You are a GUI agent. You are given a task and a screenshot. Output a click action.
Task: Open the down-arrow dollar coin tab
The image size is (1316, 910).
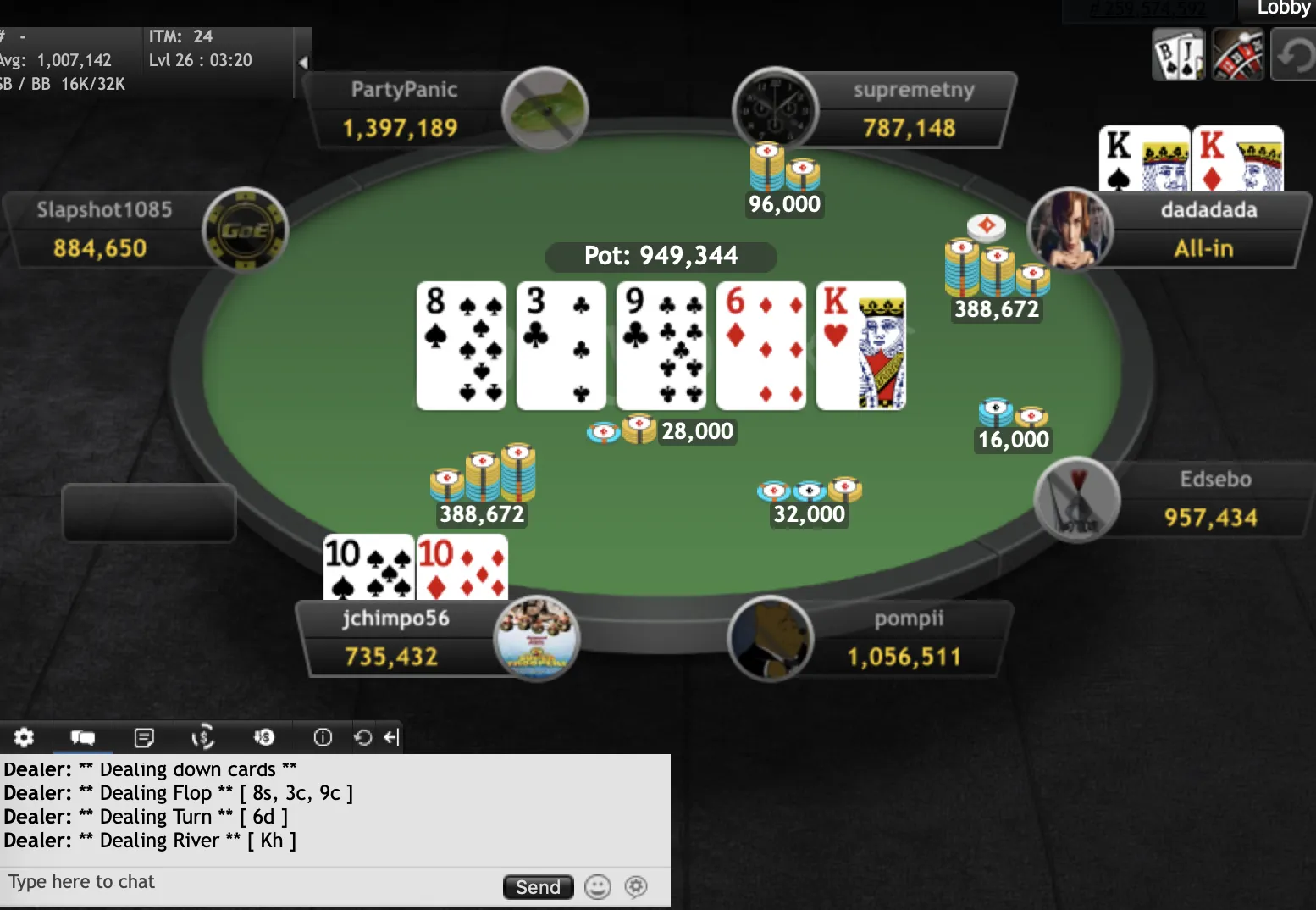[263, 737]
